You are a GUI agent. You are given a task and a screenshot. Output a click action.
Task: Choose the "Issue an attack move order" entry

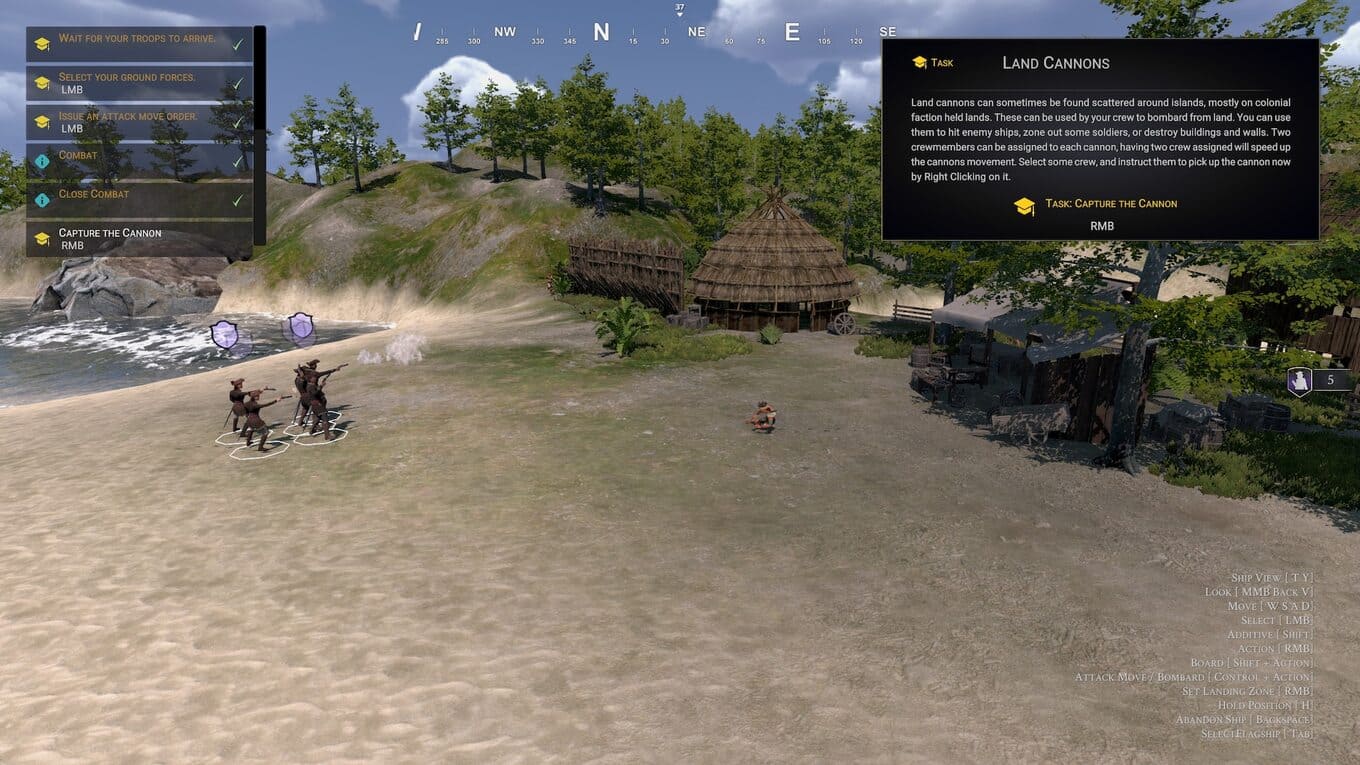point(138,122)
